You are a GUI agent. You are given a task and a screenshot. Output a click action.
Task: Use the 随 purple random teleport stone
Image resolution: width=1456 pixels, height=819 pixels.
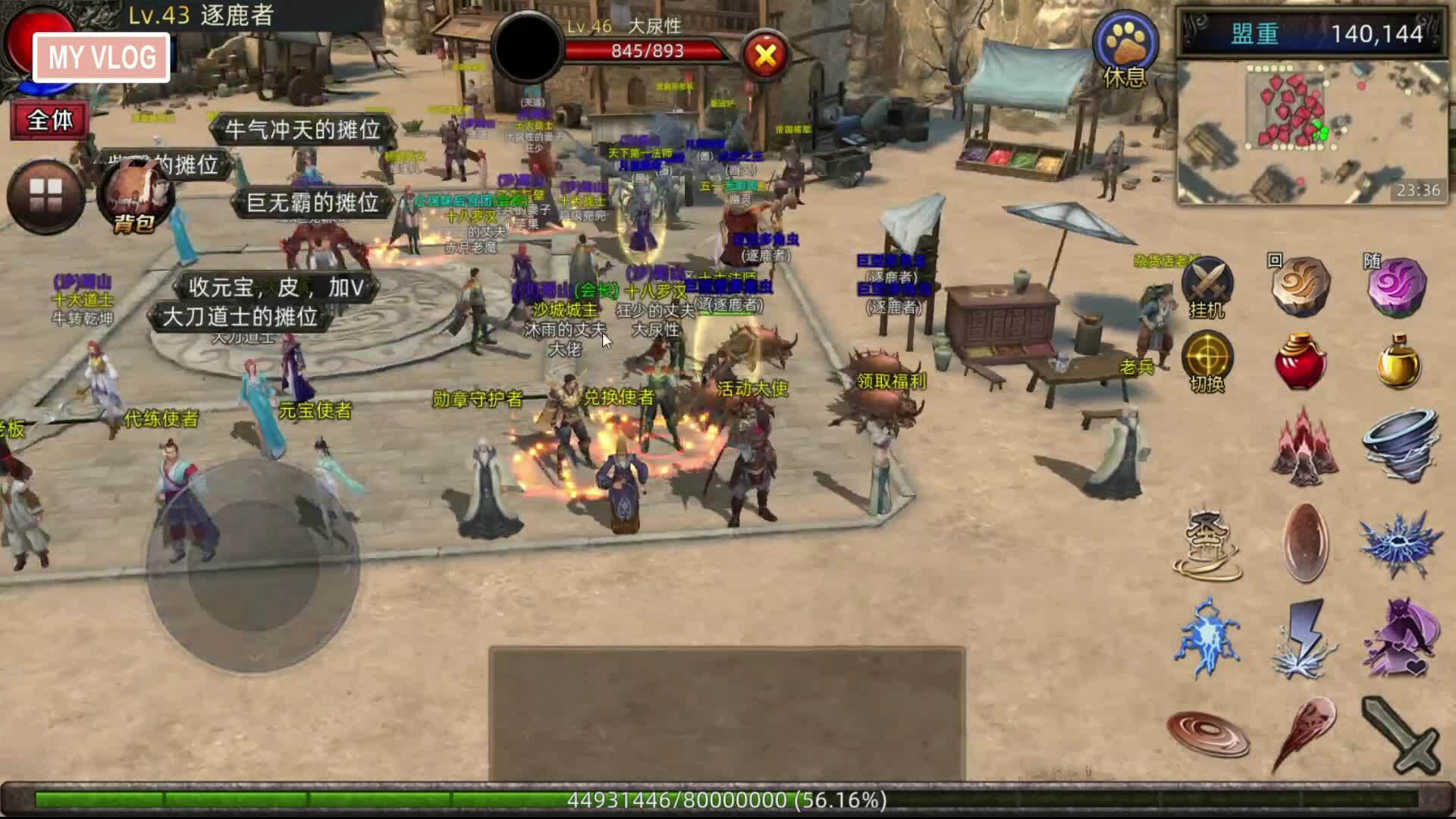pyautogui.click(x=1397, y=285)
